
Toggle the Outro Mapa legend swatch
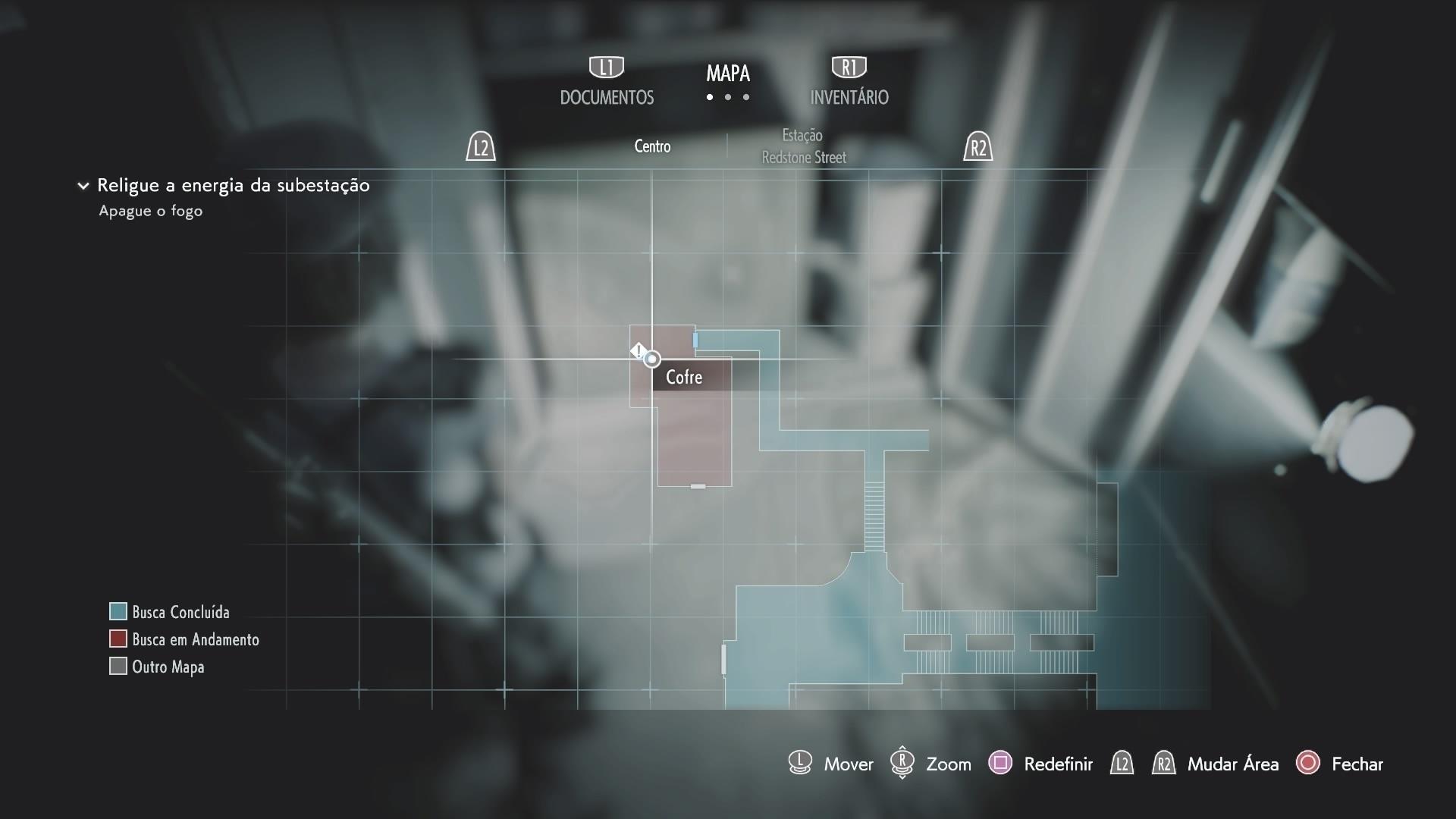click(x=118, y=667)
